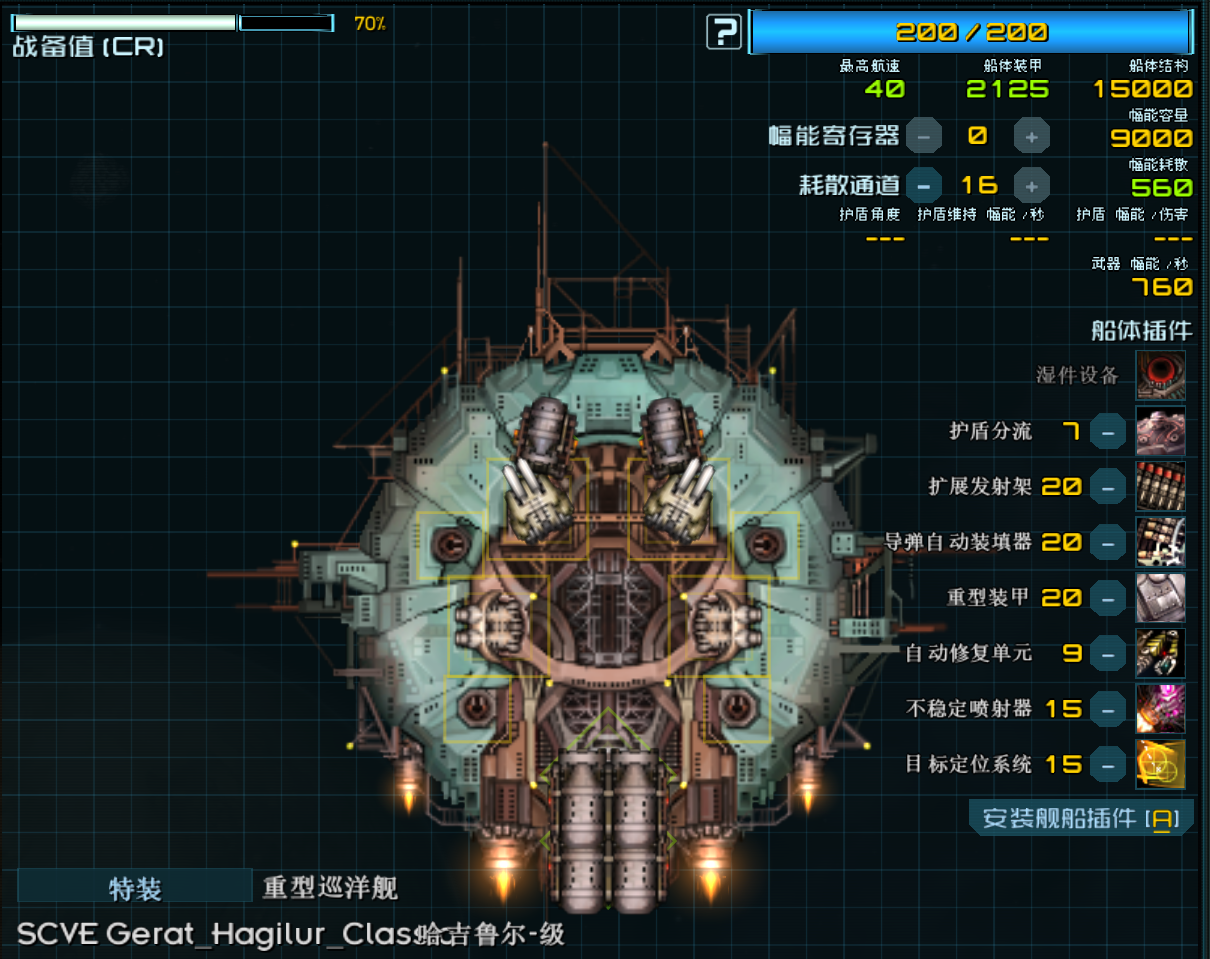1210x959 pixels.
Task: Select the 湿件设备 built-in mod icon
Action: point(1161,375)
